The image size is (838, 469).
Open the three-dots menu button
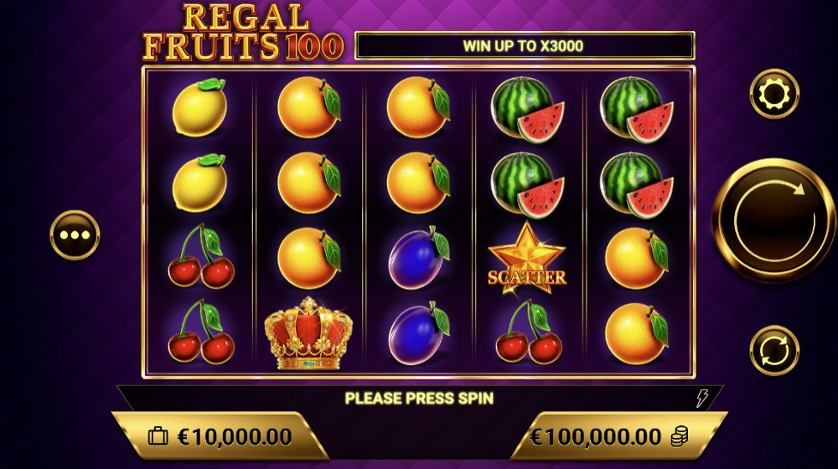[x=75, y=235]
